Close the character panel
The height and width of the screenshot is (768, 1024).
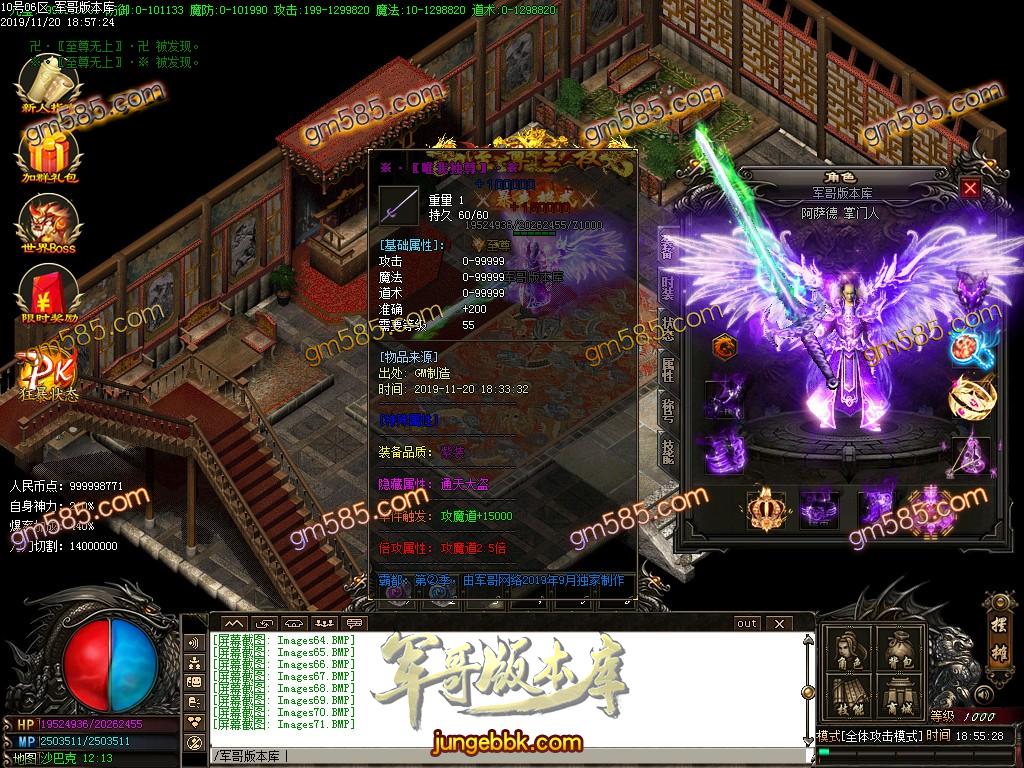pyautogui.click(x=970, y=187)
